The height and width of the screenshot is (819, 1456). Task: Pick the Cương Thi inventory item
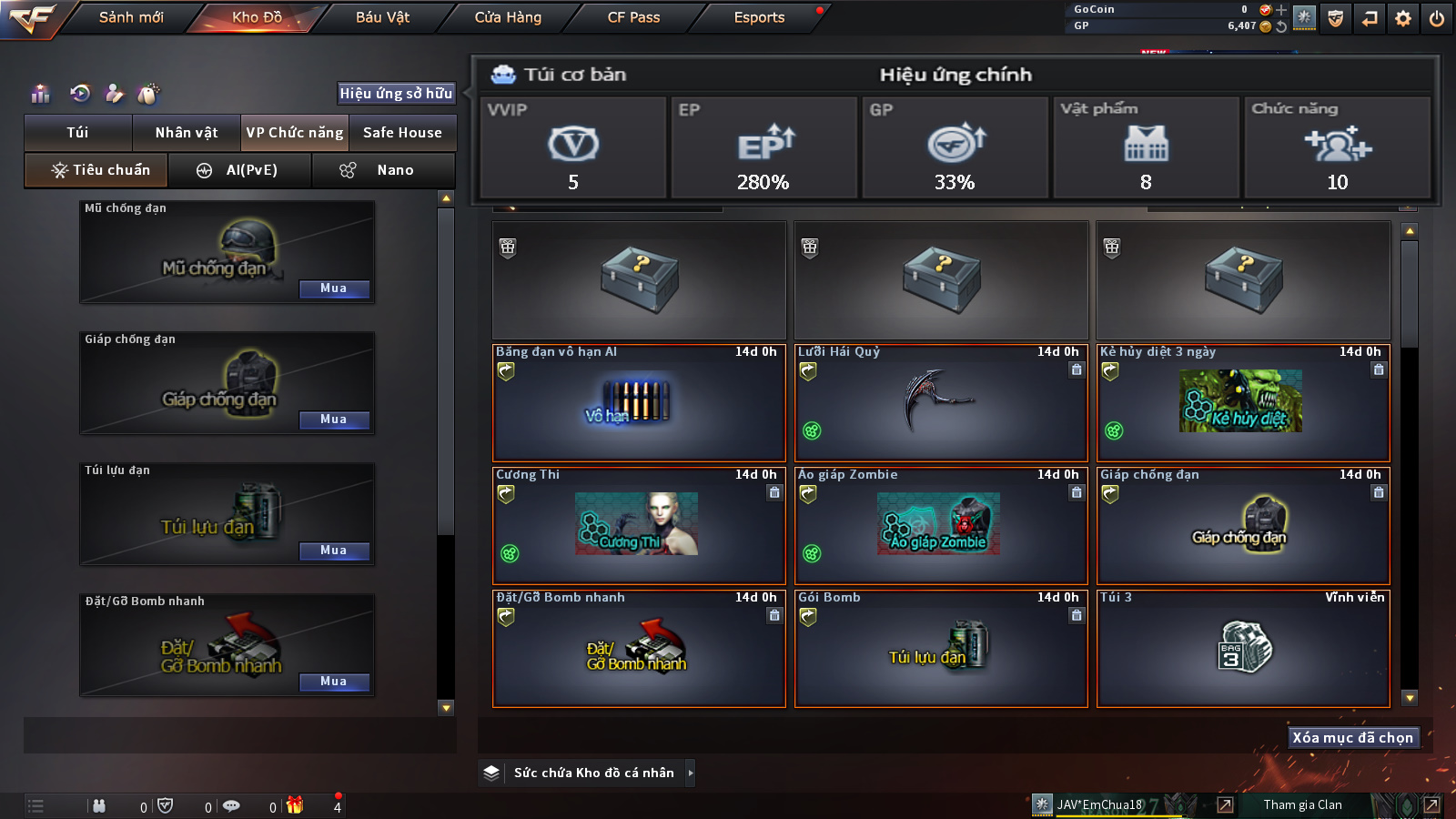click(639, 526)
